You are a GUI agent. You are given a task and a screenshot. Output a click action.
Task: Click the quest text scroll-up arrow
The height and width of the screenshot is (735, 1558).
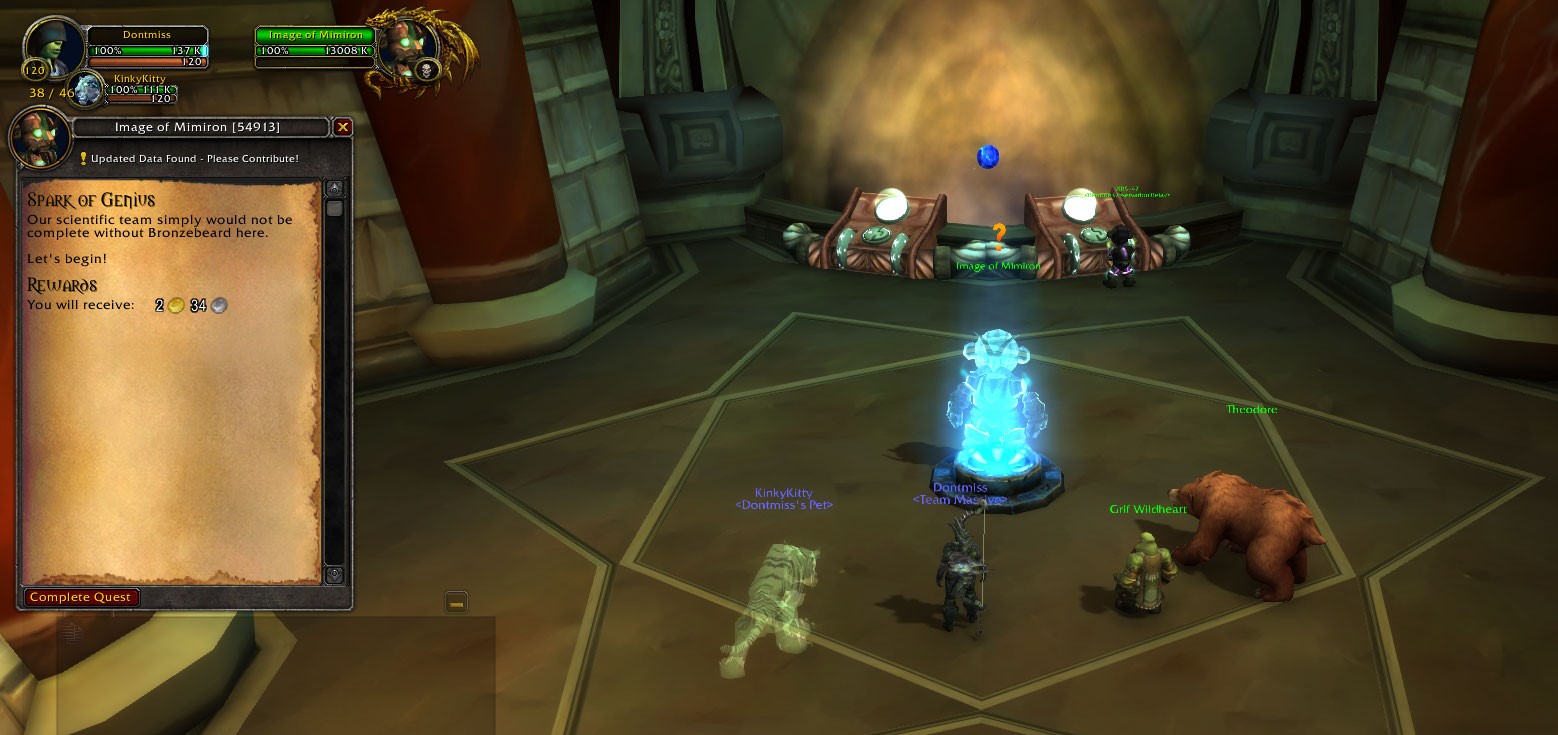click(334, 188)
